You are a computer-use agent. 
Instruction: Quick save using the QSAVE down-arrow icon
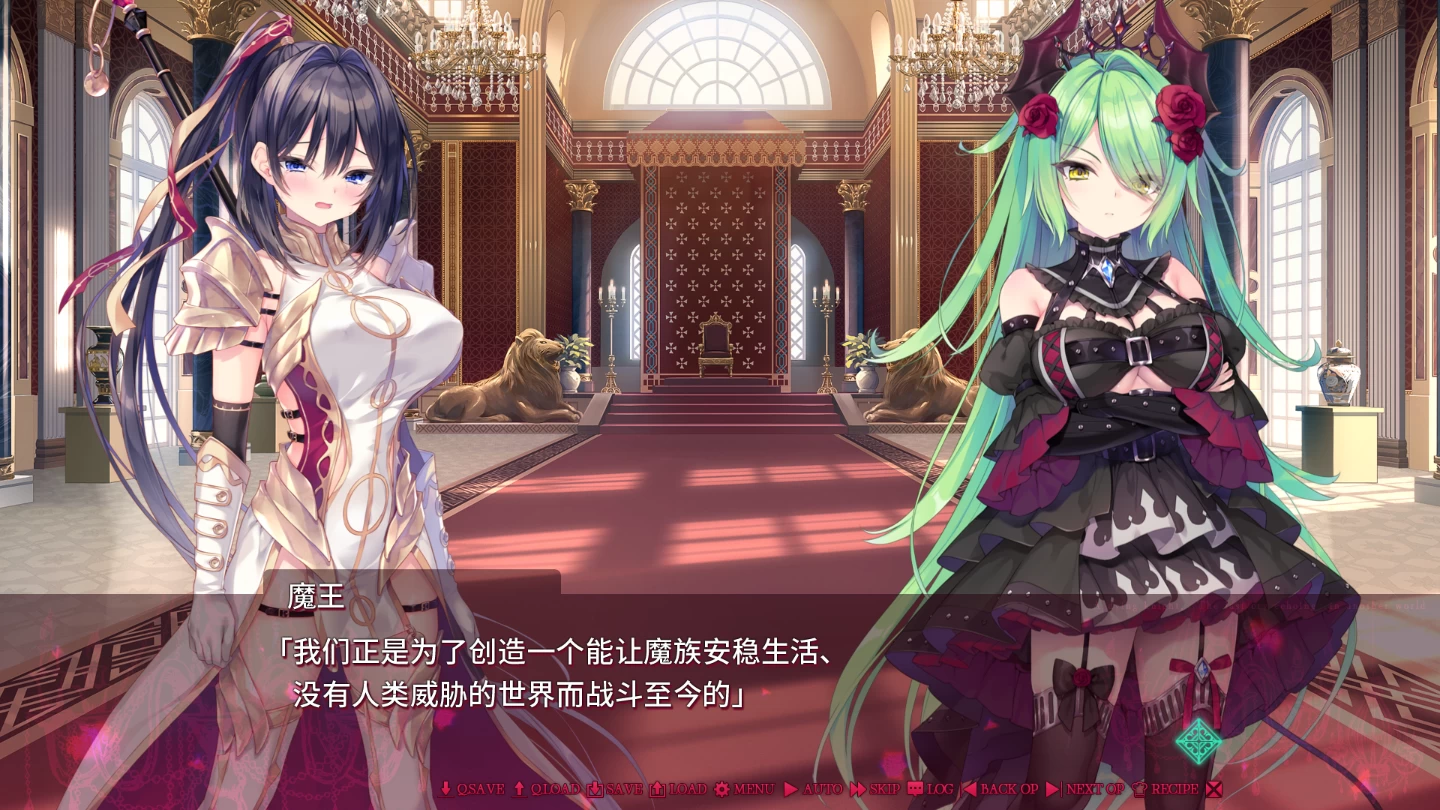pyautogui.click(x=446, y=789)
